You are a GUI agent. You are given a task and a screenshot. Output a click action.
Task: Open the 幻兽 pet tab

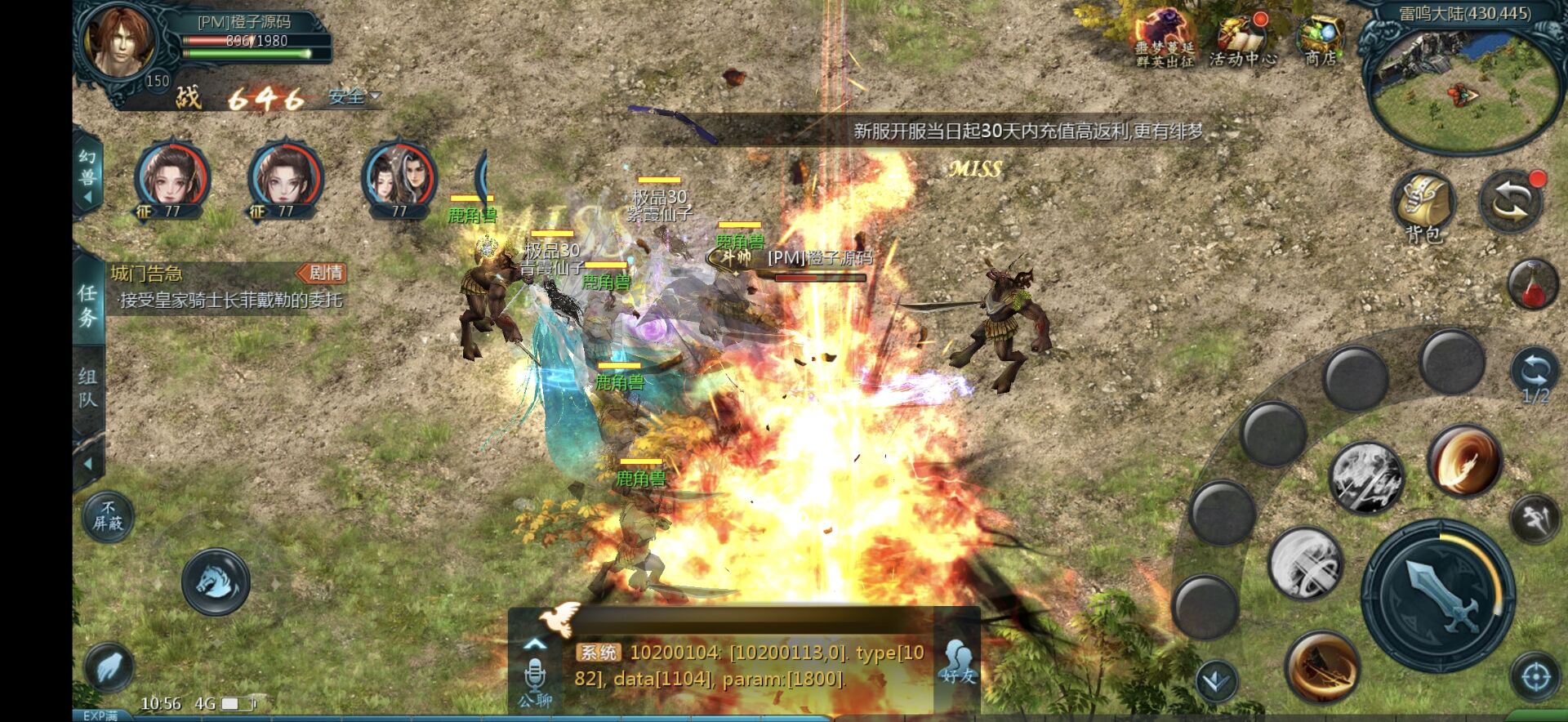click(87, 176)
